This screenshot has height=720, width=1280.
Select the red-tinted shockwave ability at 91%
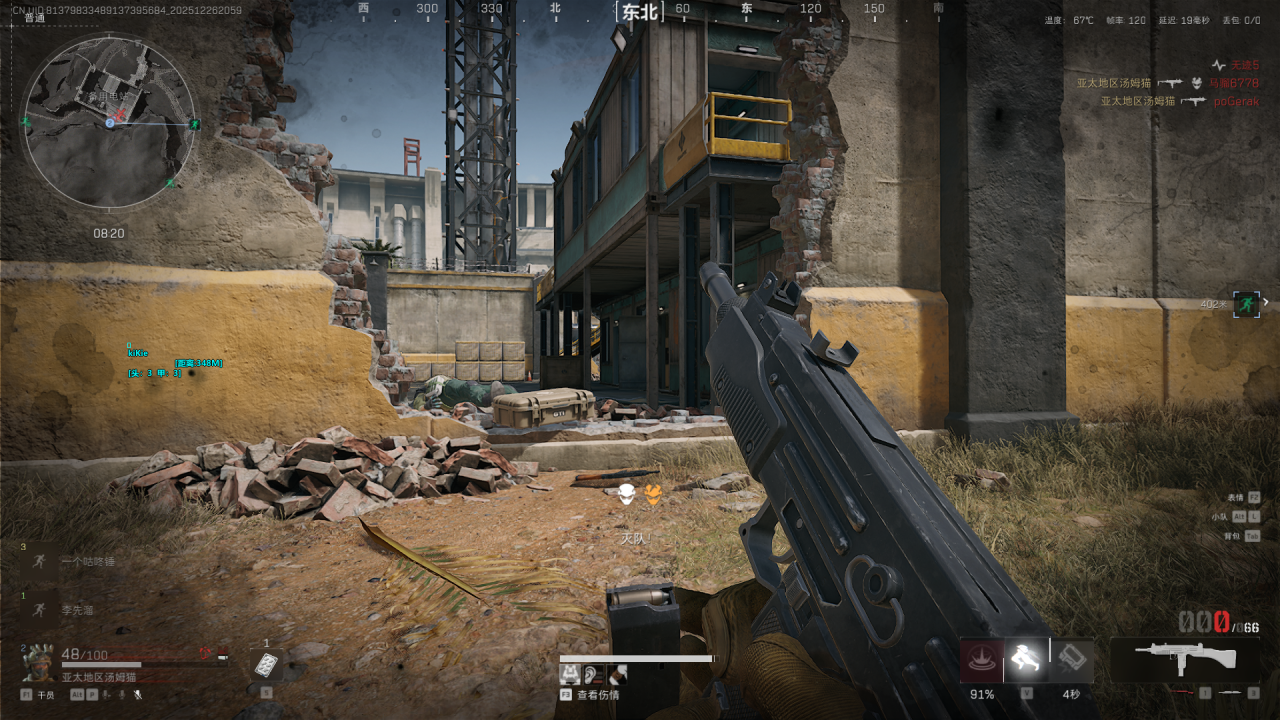pyautogui.click(x=982, y=660)
